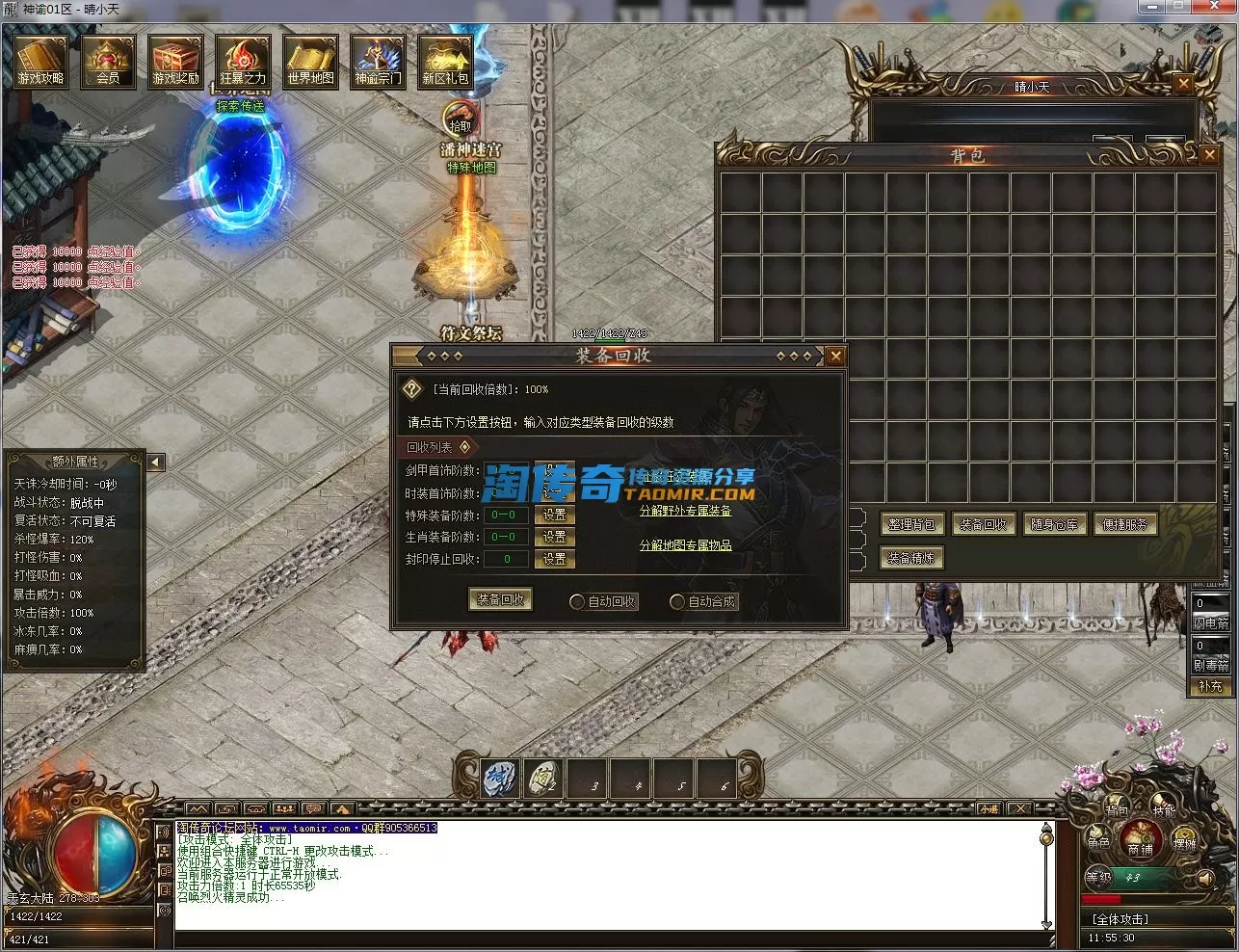Image resolution: width=1239 pixels, height=952 pixels.
Task: Open the 世界地图 world map
Action: point(310,62)
